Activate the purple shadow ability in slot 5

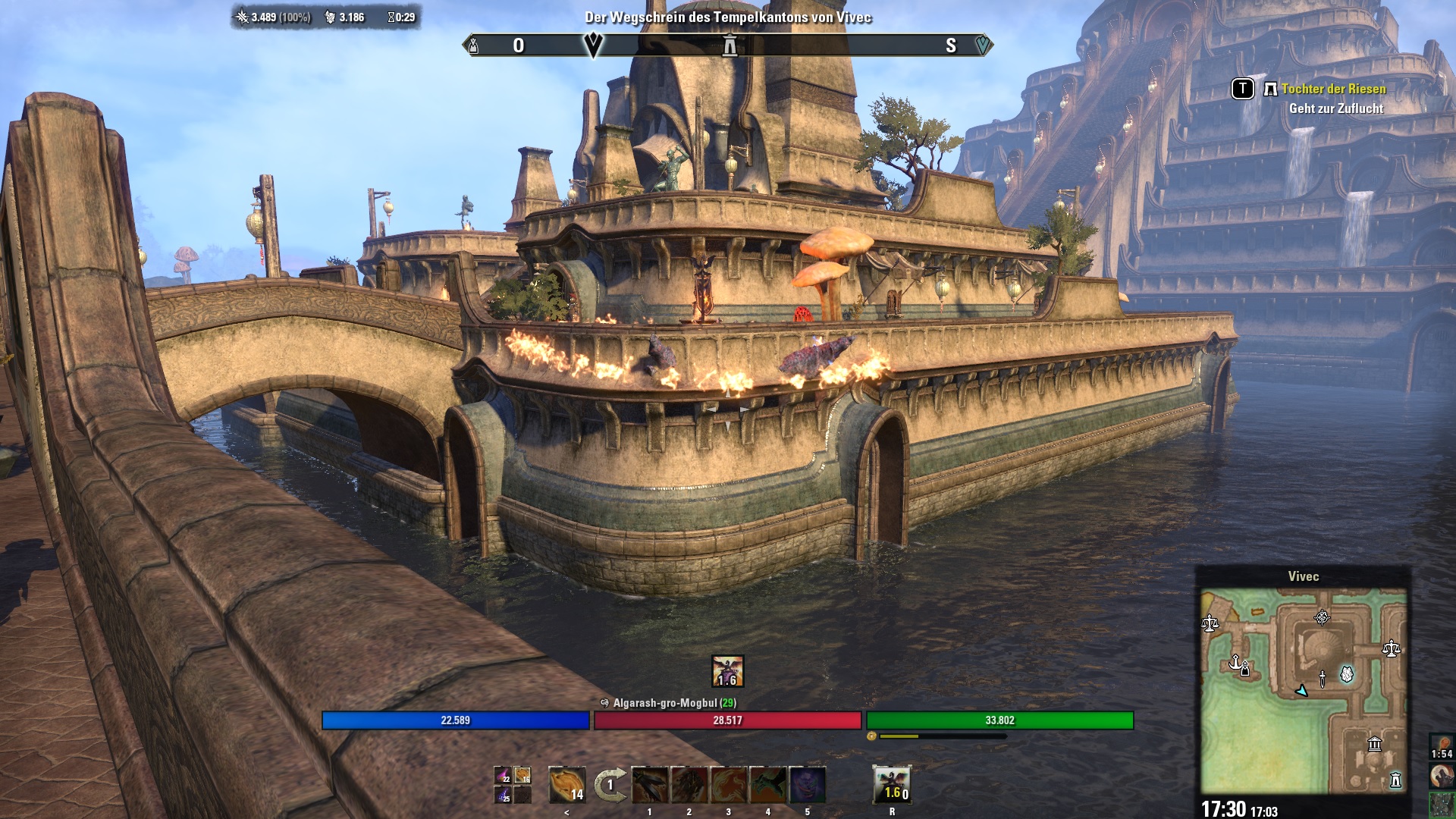coord(808,785)
